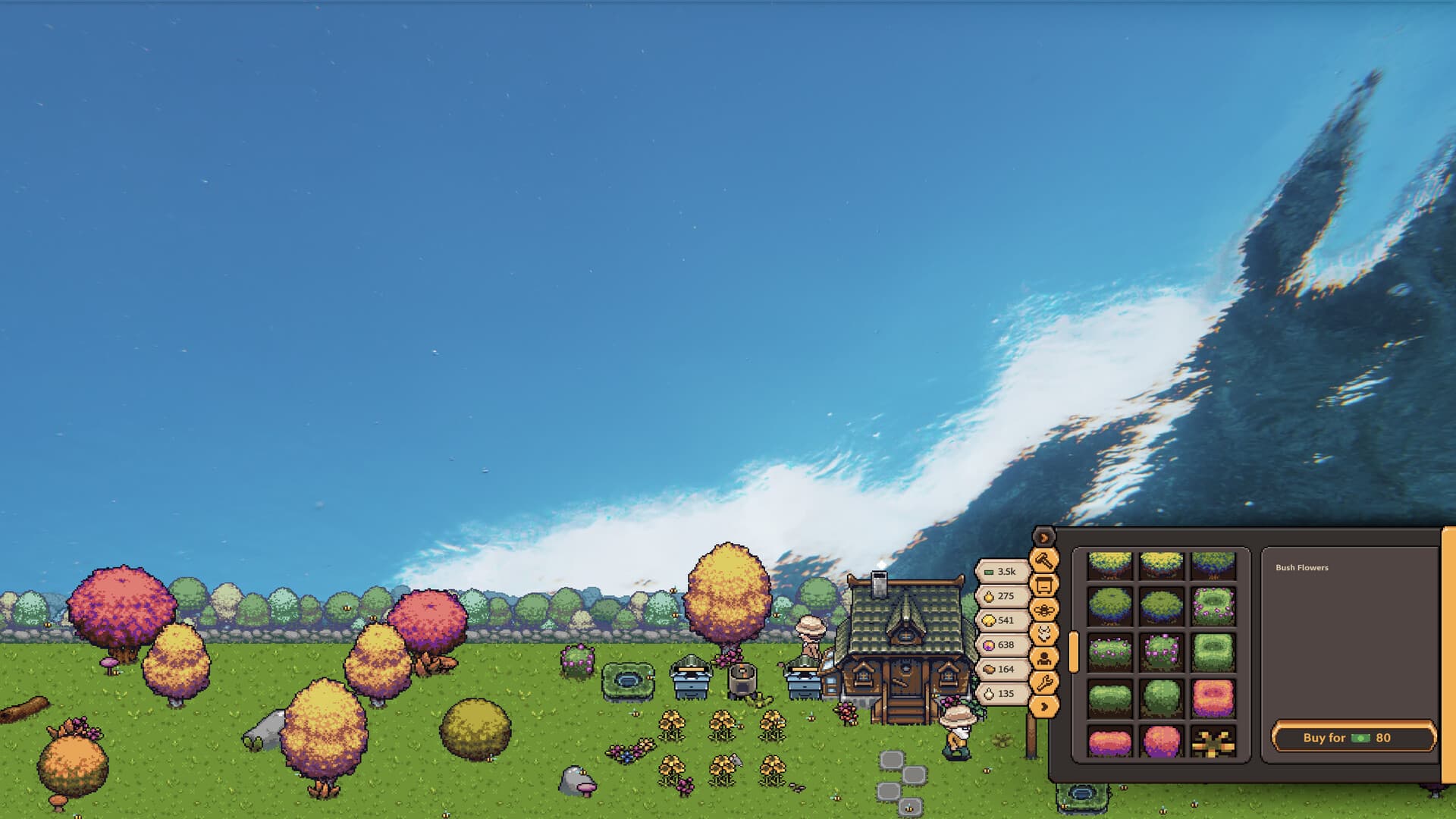Image resolution: width=1456 pixels, height=819 pixels.
Task: Click the bee icon in the sidebar
Action: pyautogui.click(x=1043, y=610)
